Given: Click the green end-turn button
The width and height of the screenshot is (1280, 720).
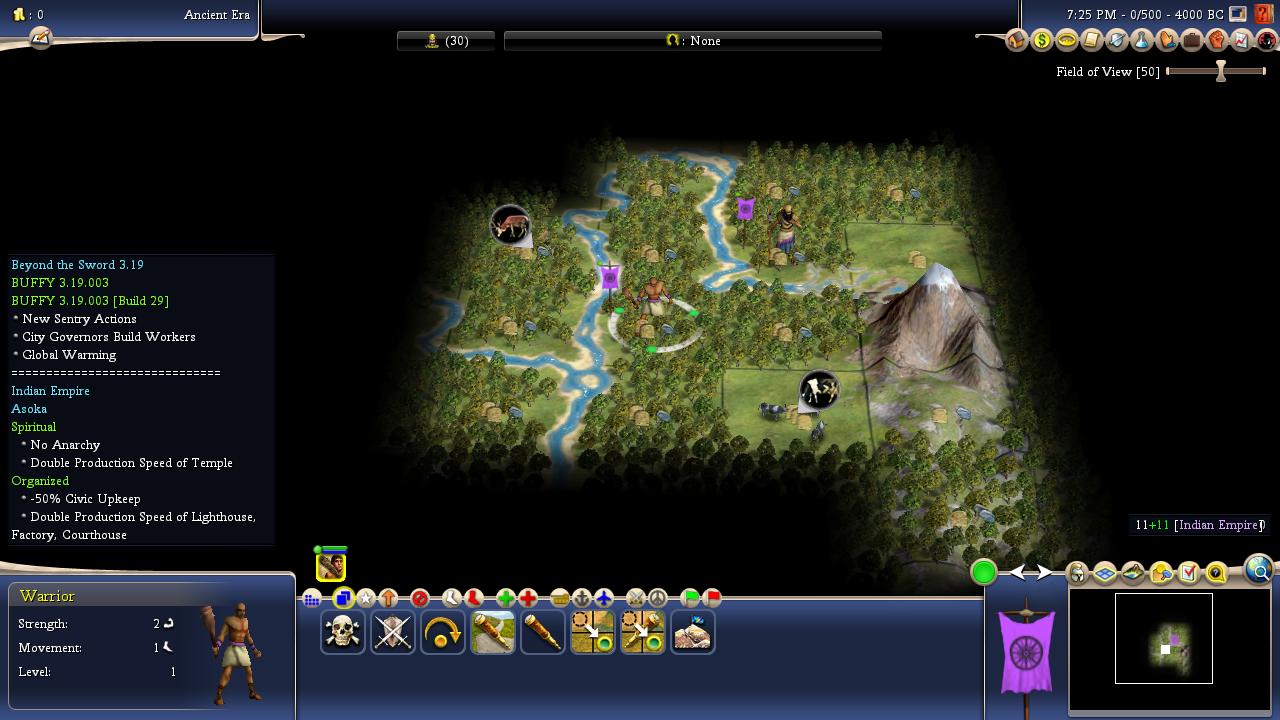Looking at the screenshot, I should click(x=983, y=572).
